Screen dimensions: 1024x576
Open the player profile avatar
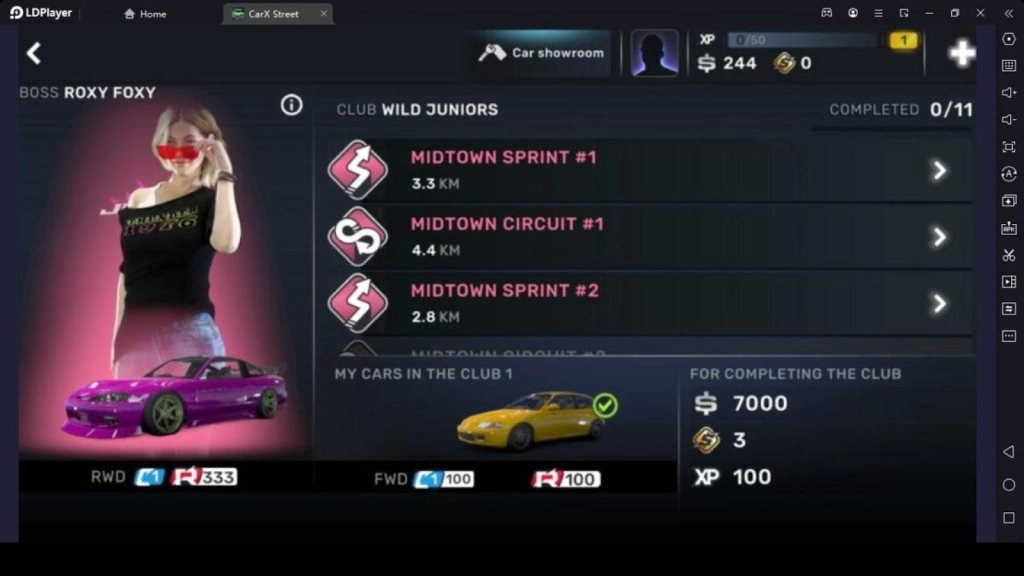655,53
